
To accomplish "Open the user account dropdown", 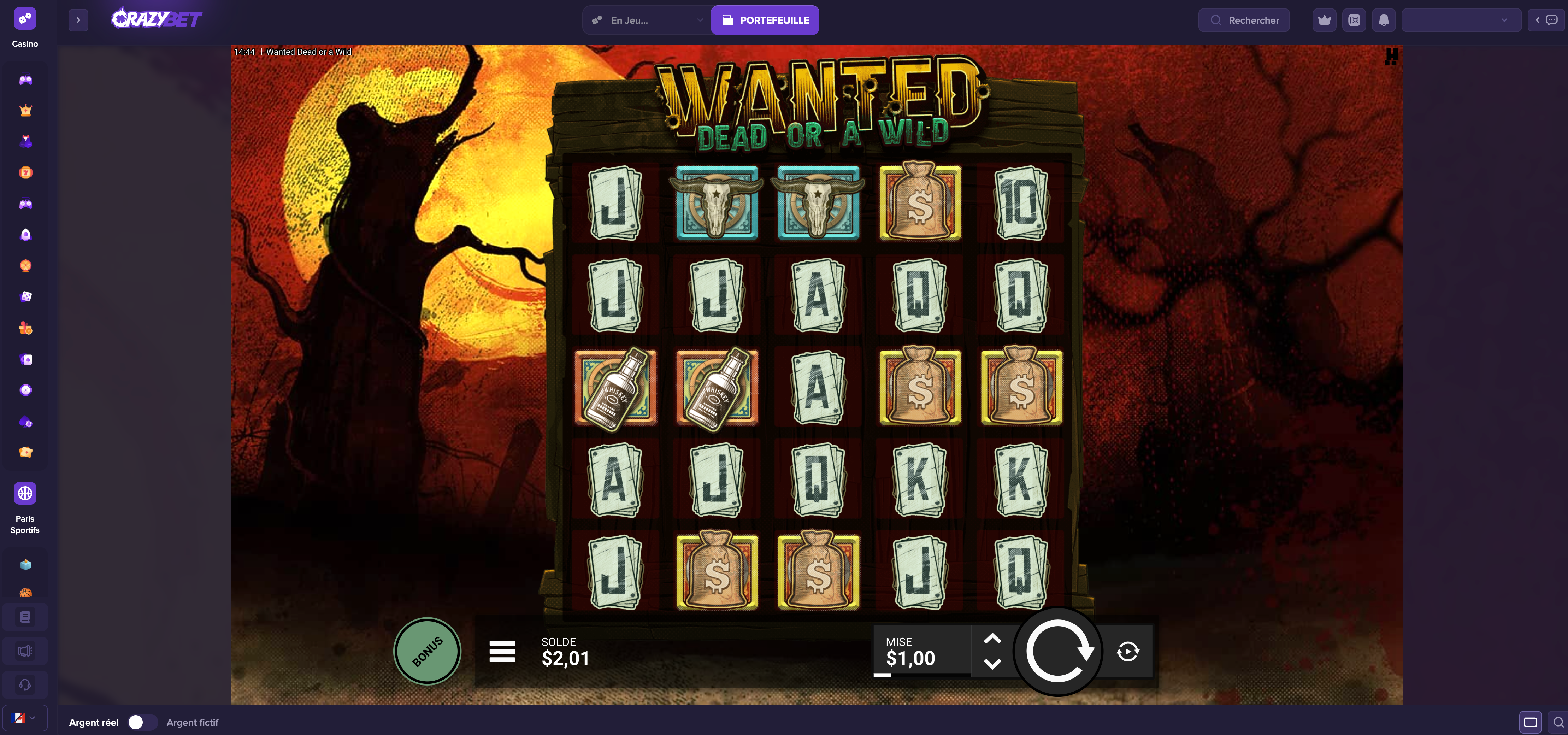I will pyautogui.click(x=1461, y=20).
